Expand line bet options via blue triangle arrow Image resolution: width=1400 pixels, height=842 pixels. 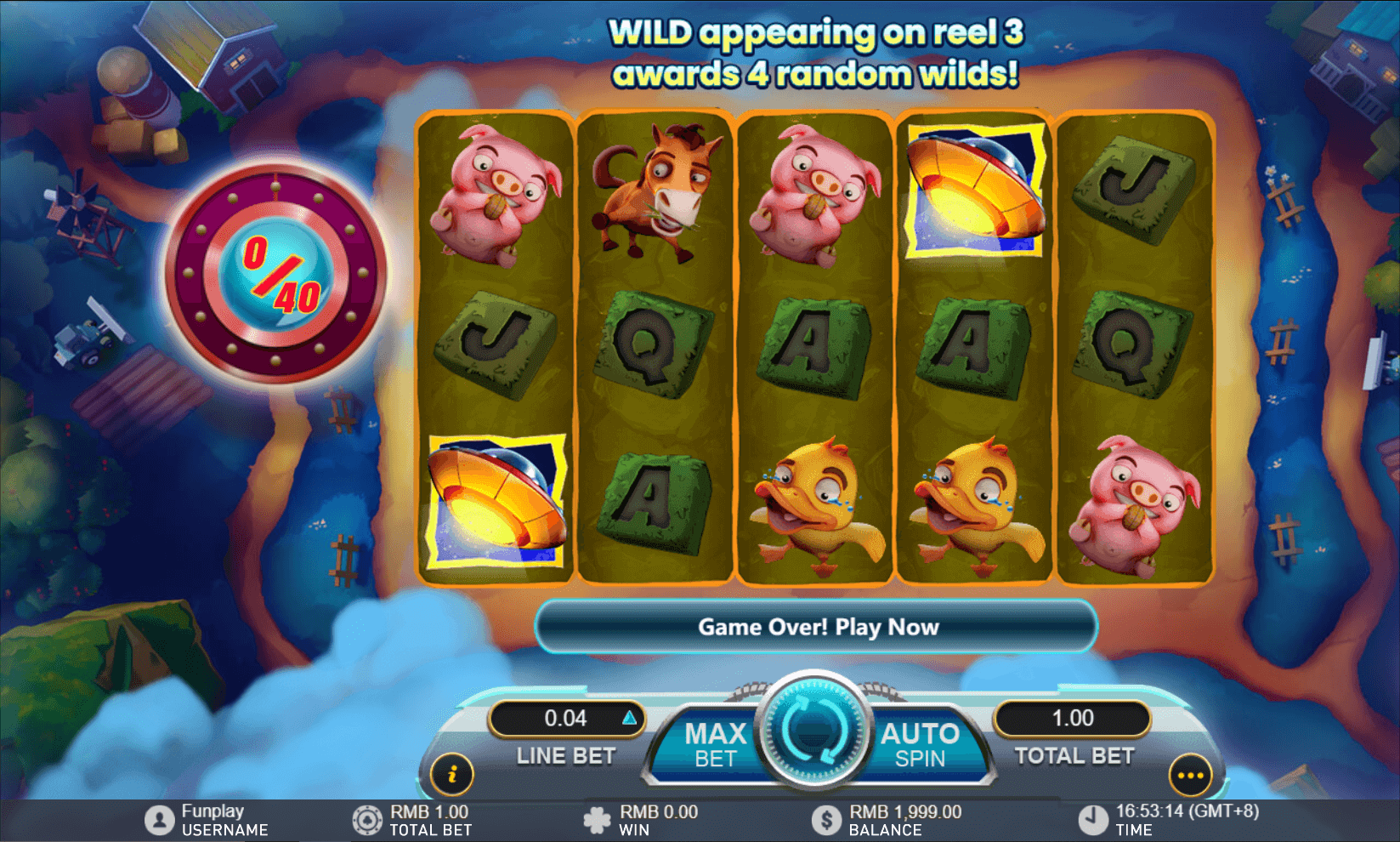[629, 719]
